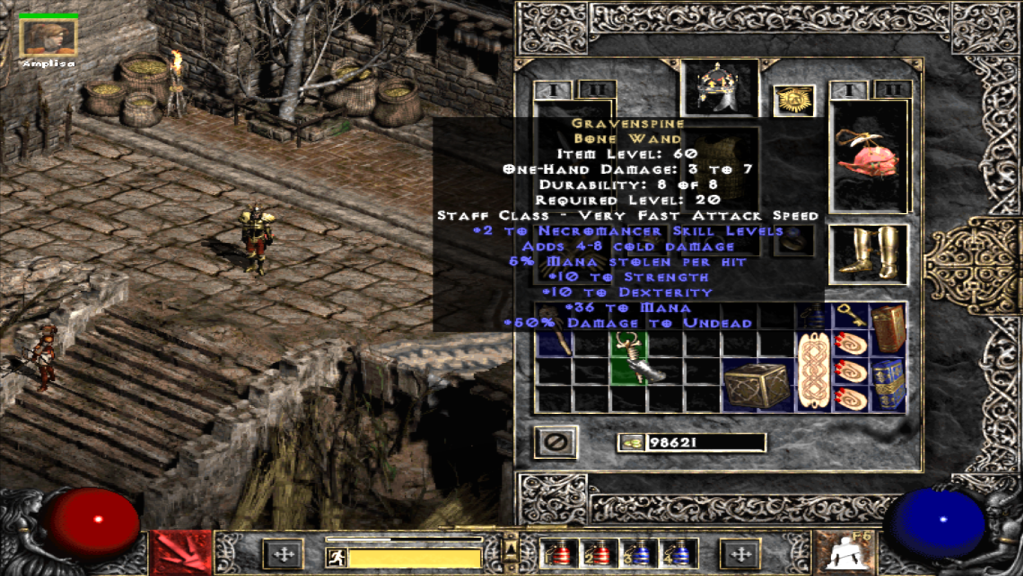Open the red left-click skill selector
Screen dimensions: 1023x576
[180, 553]
